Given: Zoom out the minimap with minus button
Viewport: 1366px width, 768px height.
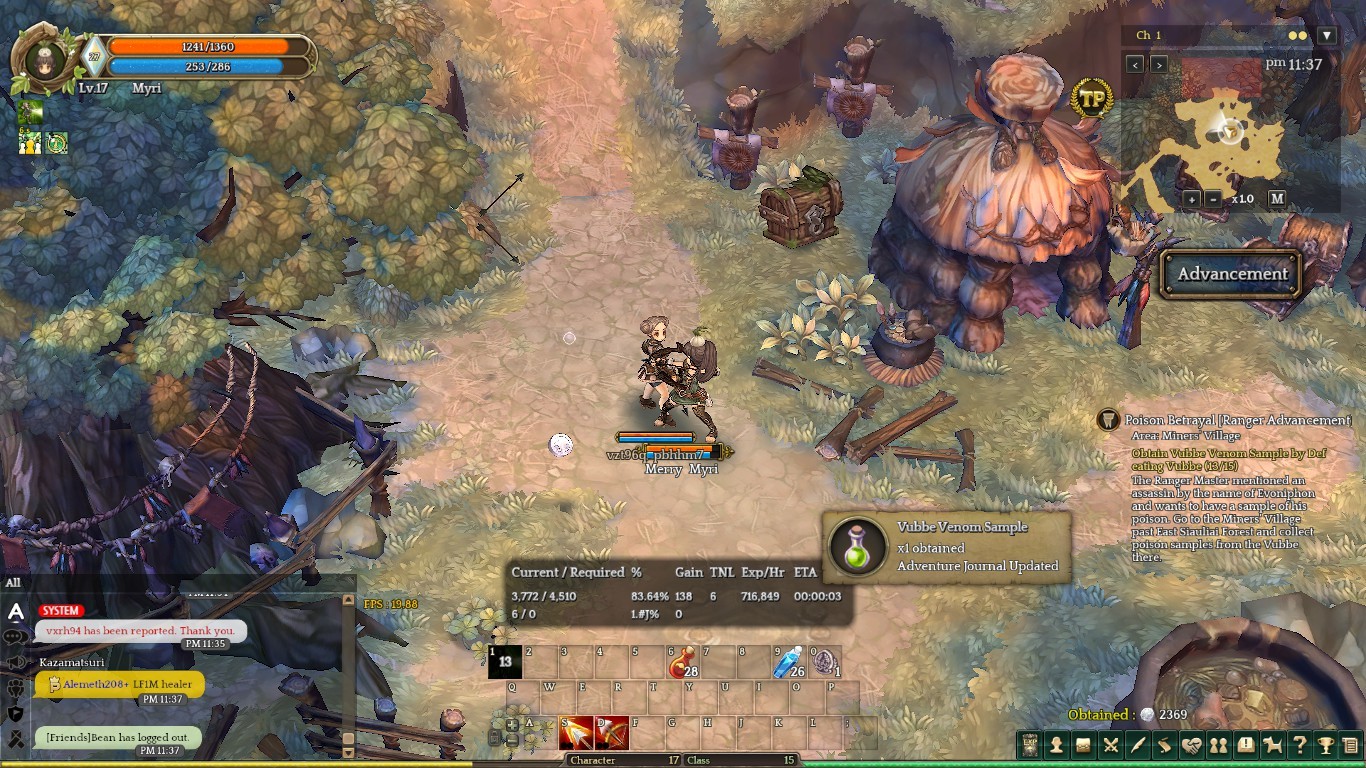Looking at the screenshot, I should tap(1213, 199).
